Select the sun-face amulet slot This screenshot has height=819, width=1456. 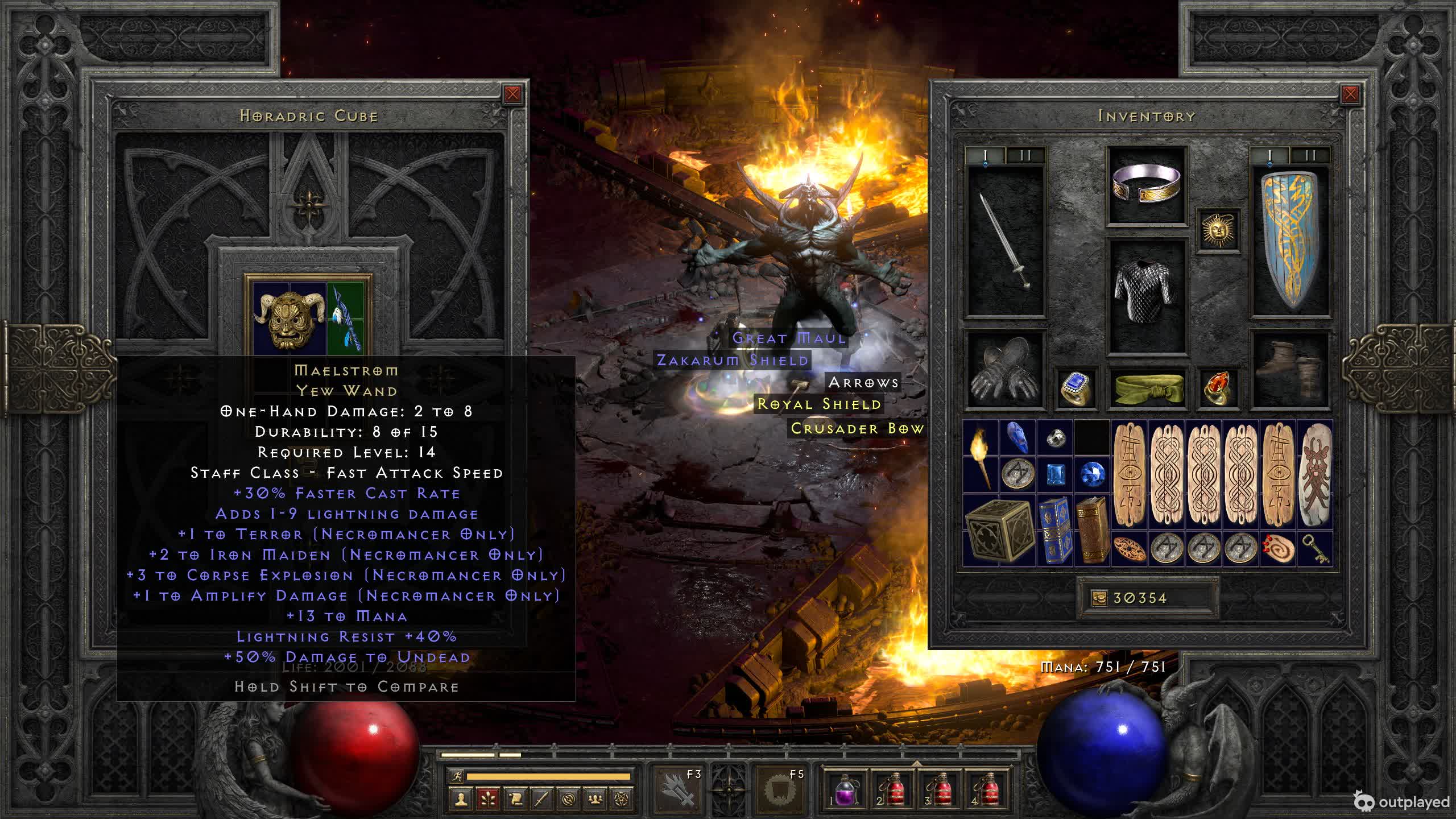1218,229
